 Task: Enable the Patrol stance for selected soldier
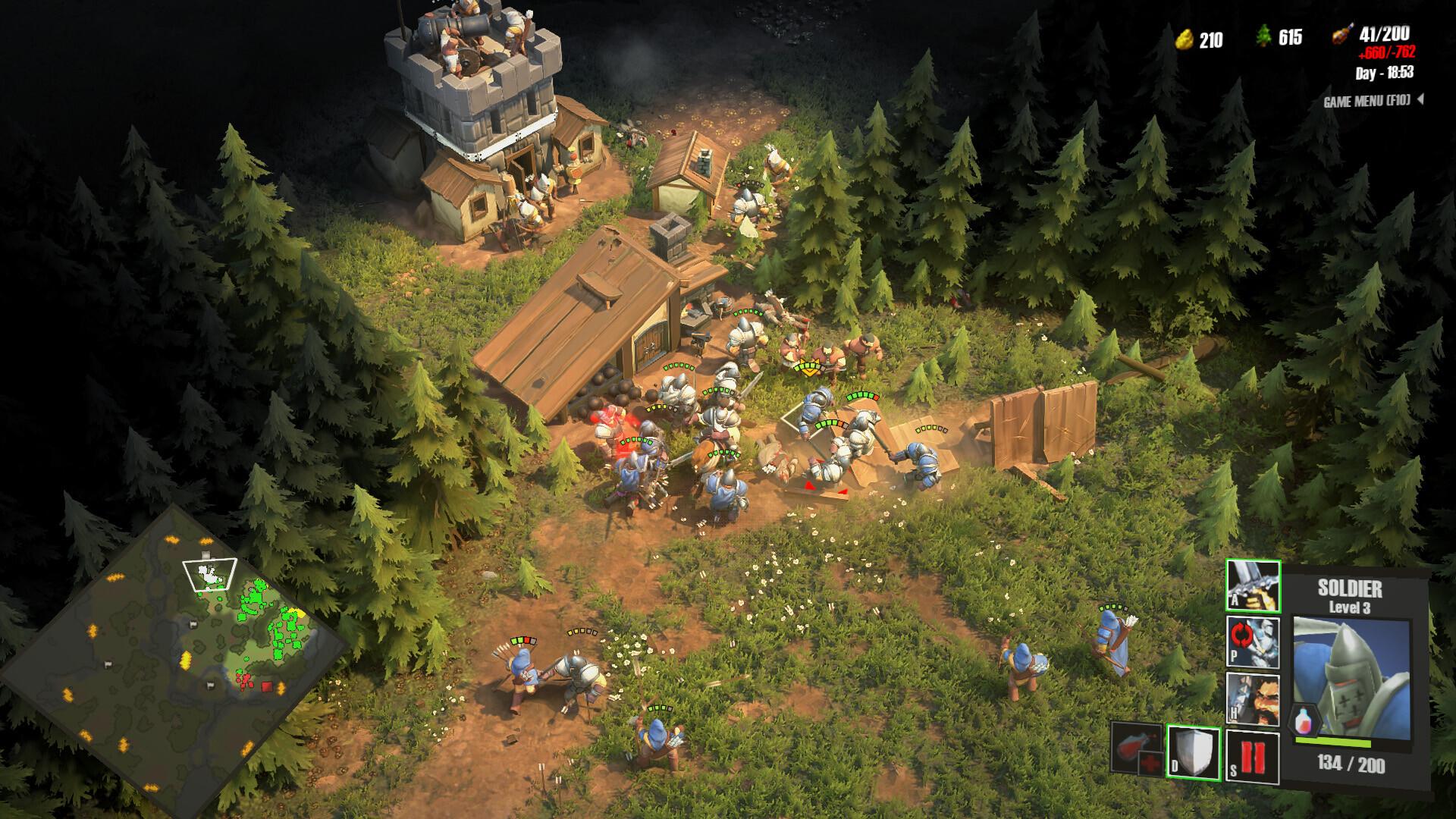coord(1253,642)
